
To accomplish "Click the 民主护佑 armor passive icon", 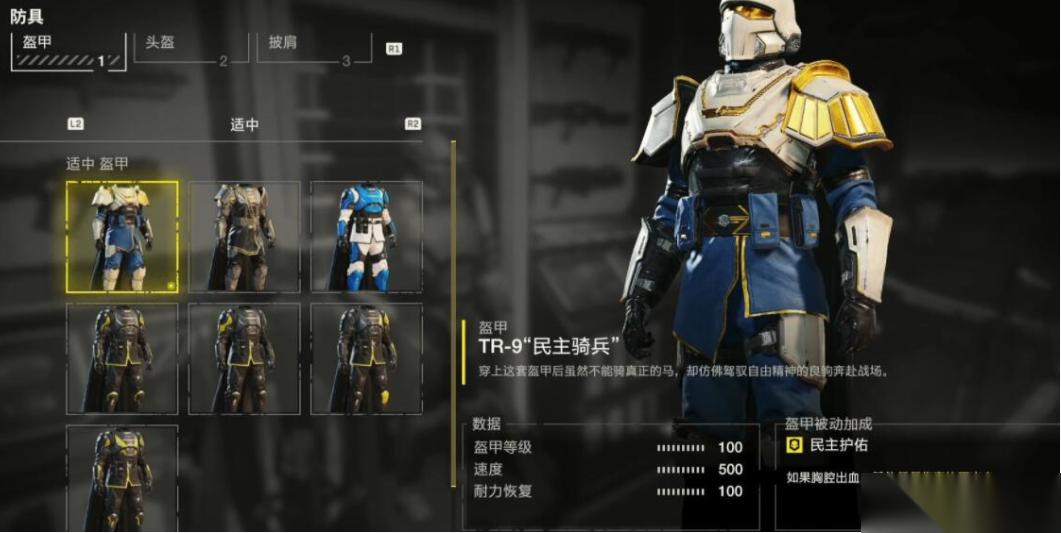I will point(795,446).
